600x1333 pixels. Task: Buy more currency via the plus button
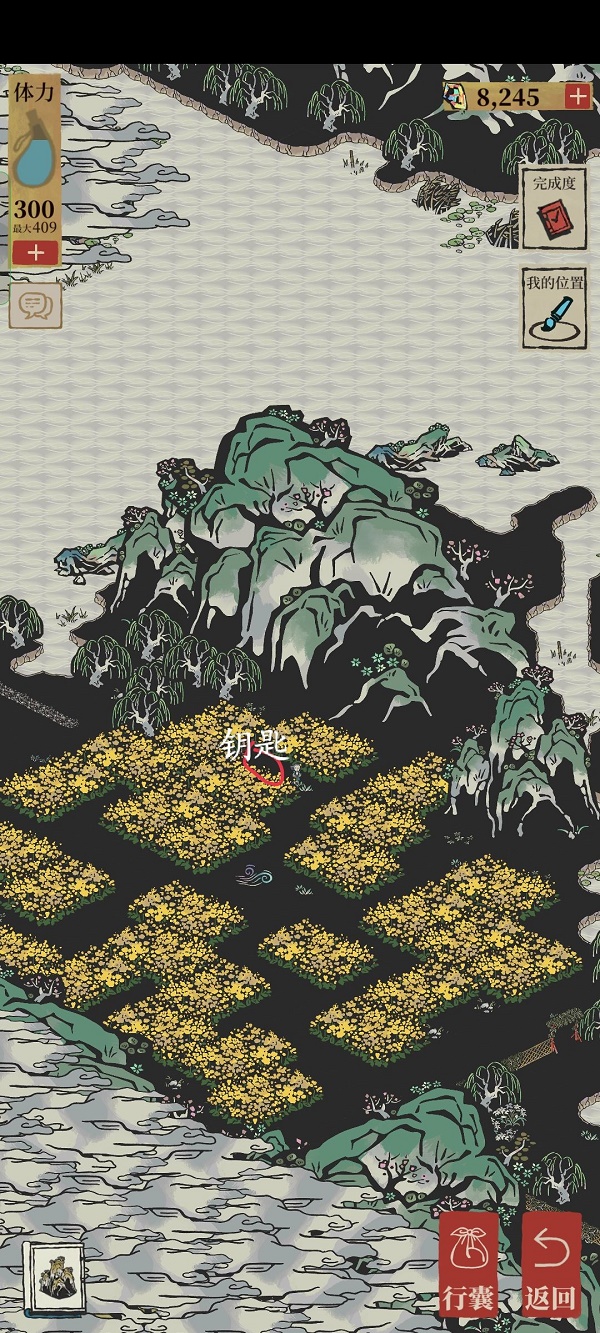tap(577, 96)
